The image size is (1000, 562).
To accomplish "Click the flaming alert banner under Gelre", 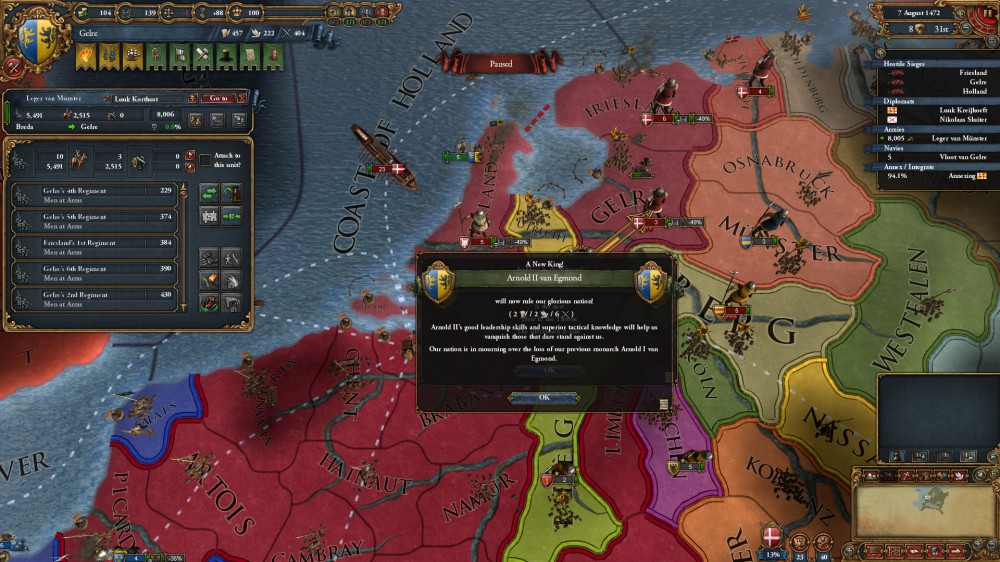I will point(84,59).
